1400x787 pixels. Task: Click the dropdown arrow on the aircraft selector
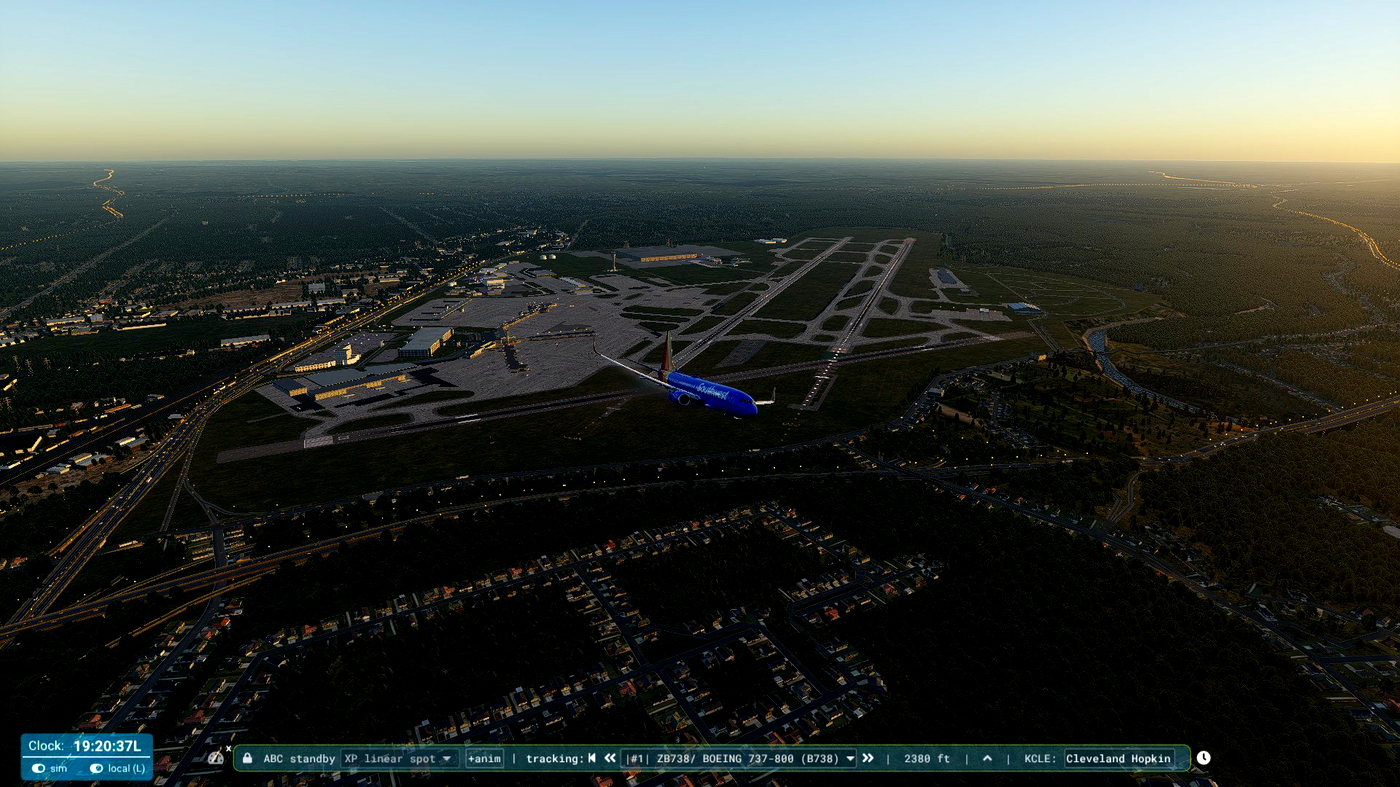click(847, 758)
